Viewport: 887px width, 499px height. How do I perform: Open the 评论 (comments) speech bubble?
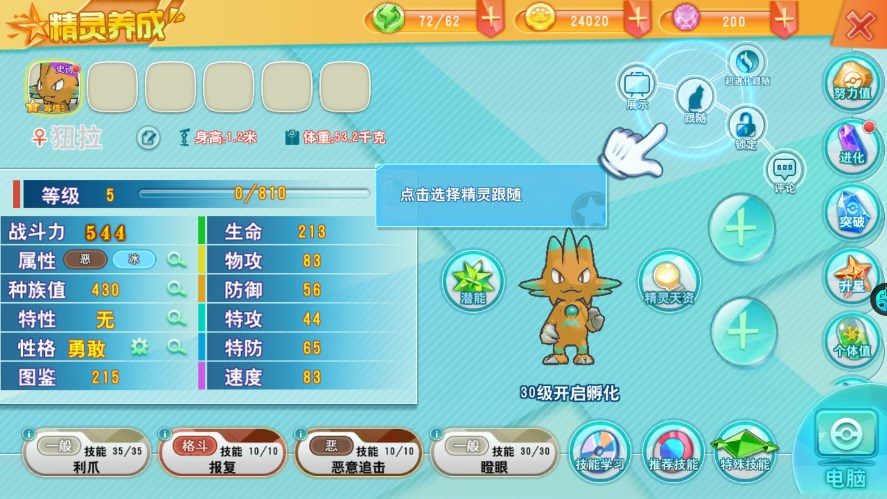[784, 170]
